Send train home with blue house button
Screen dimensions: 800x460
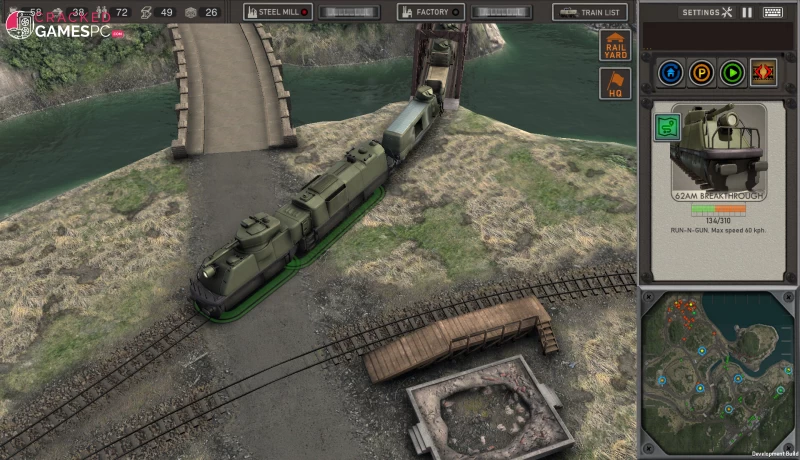pos(671,73)
